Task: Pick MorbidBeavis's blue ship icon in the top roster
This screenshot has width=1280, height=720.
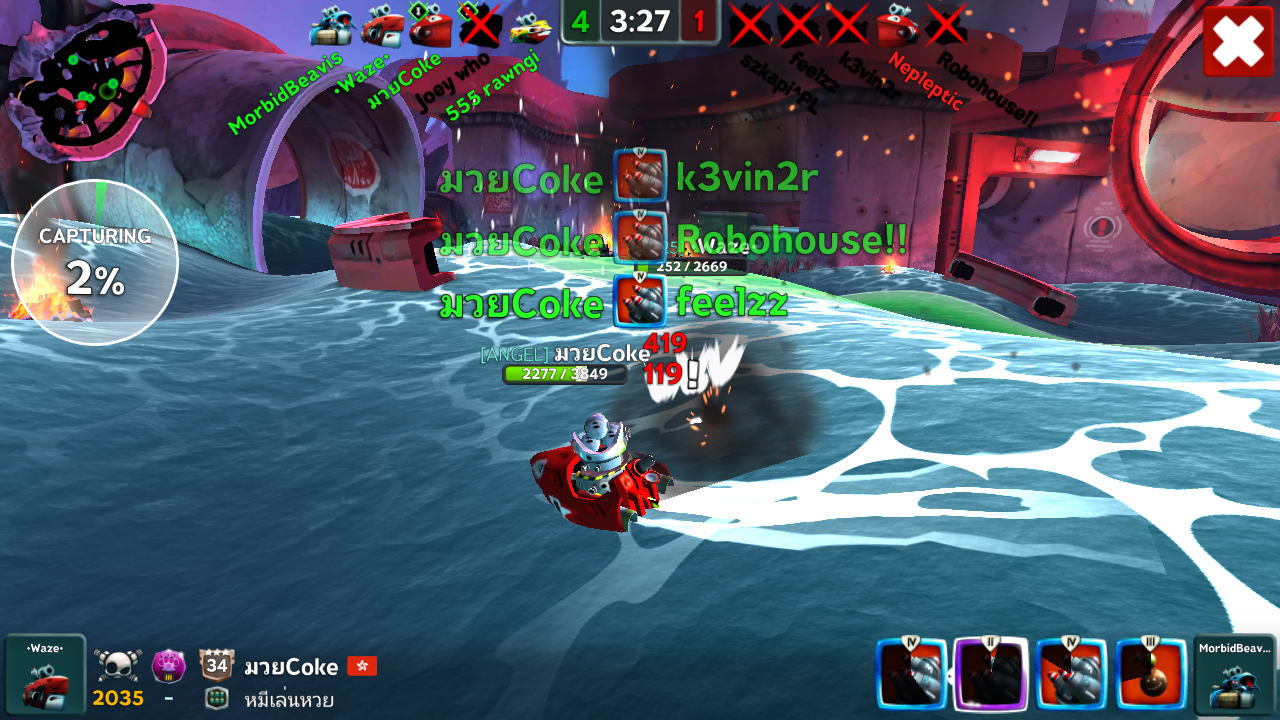Action: (332, 27)
